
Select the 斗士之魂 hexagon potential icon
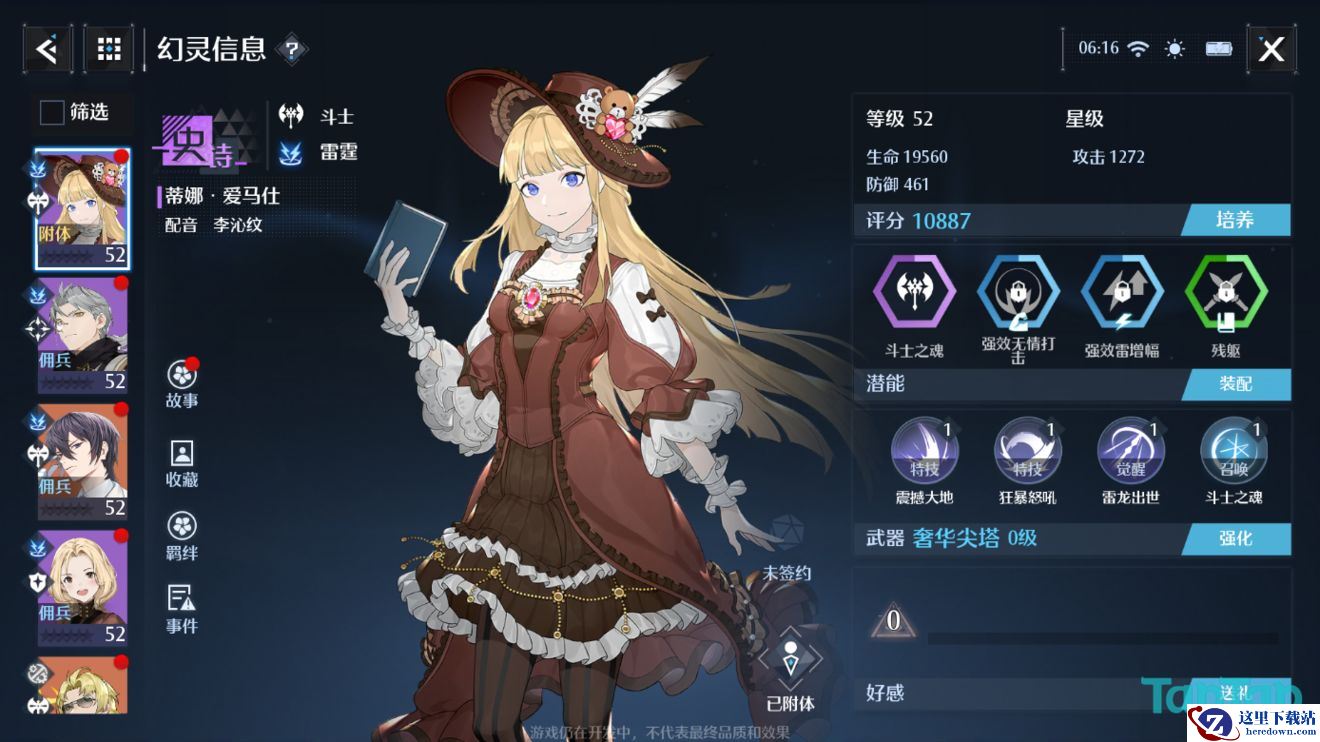(914, 294)
